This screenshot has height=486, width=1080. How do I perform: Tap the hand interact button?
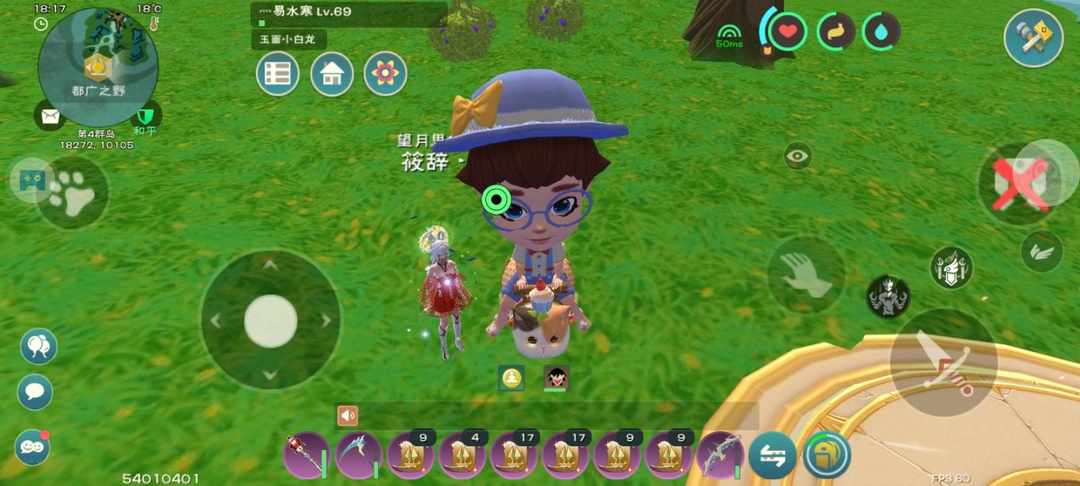806,274
